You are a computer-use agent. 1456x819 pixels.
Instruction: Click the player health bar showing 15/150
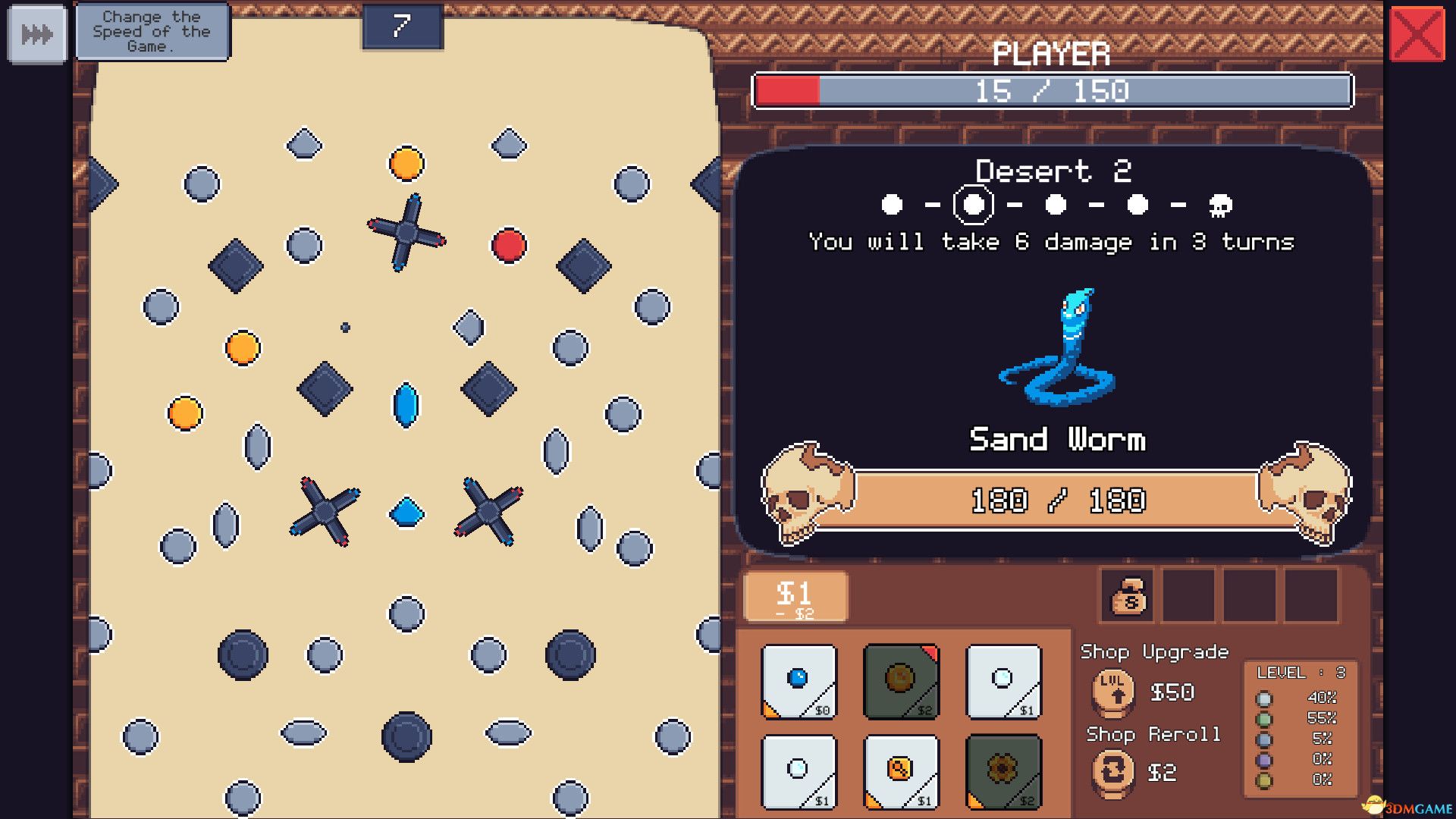(x=1053, y=91)
